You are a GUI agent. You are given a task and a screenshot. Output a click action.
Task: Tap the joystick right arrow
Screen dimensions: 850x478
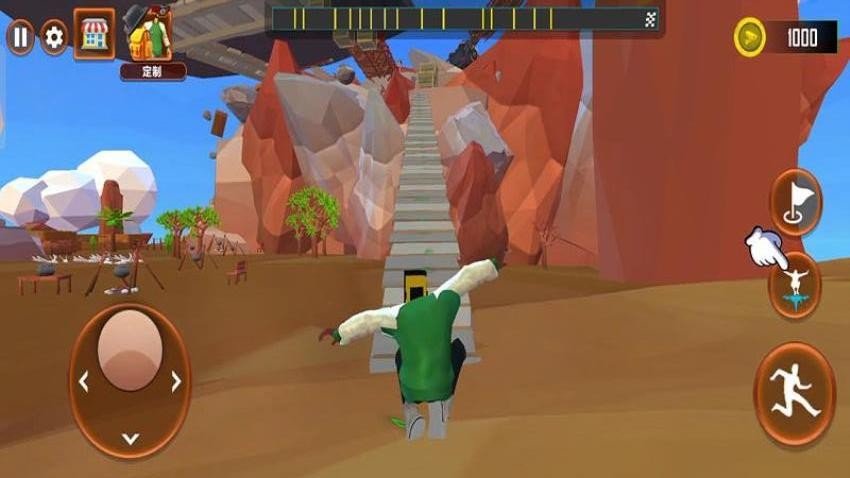[x=176, y=381]
